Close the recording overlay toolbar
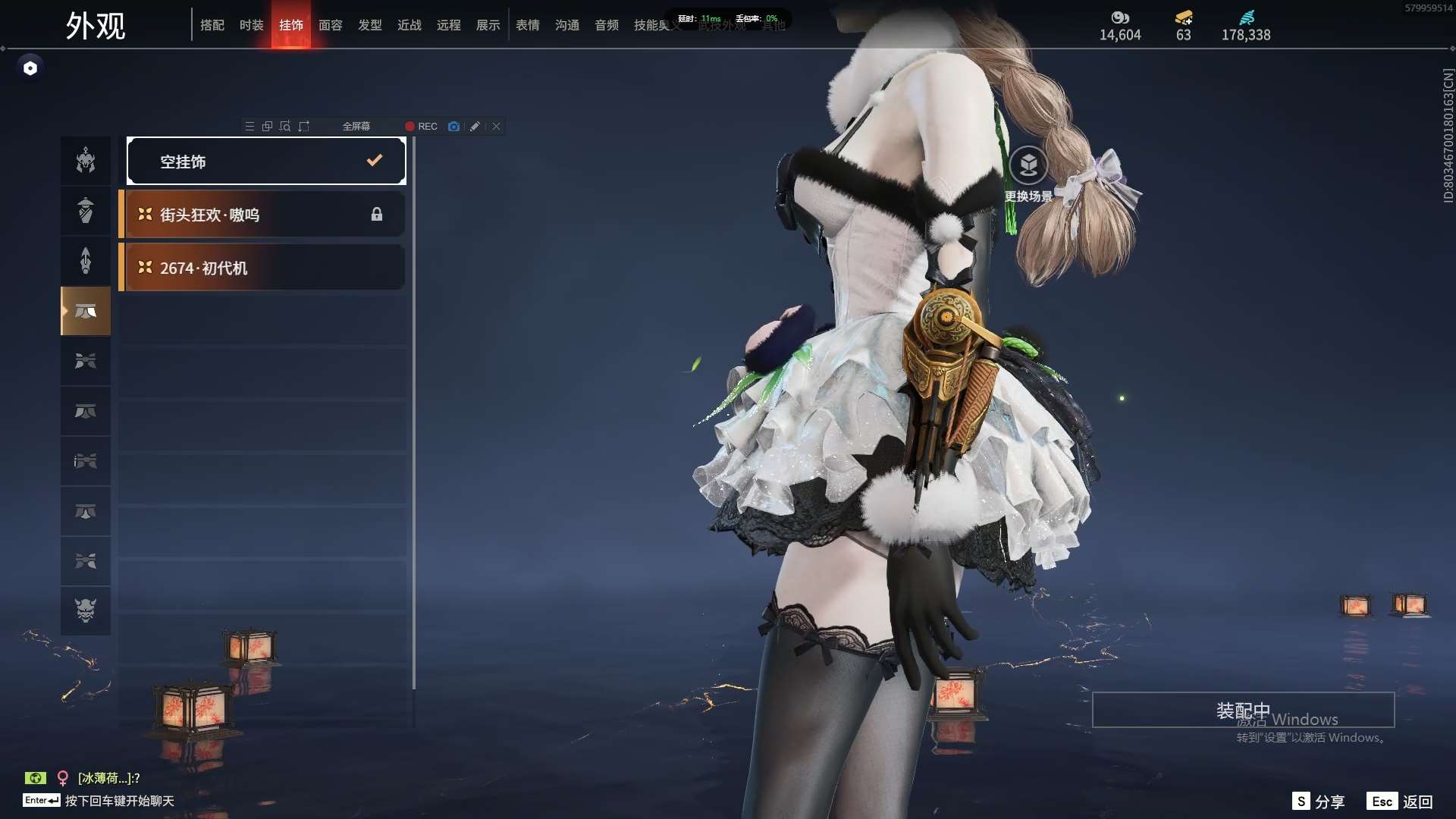The width and height of the screenshot is (1456, 819). coord(496,127)
